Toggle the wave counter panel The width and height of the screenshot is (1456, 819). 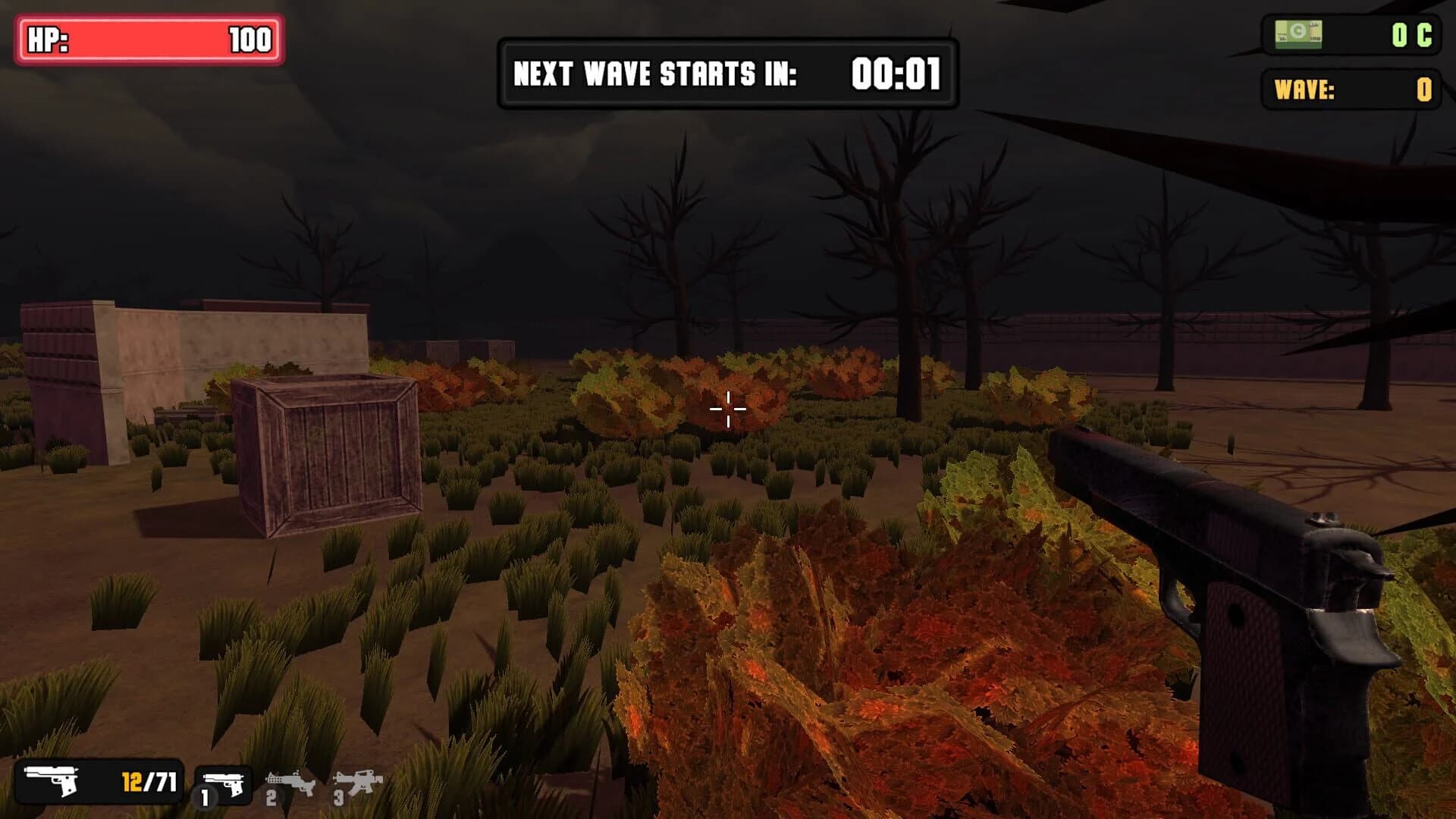(1350, 89)
